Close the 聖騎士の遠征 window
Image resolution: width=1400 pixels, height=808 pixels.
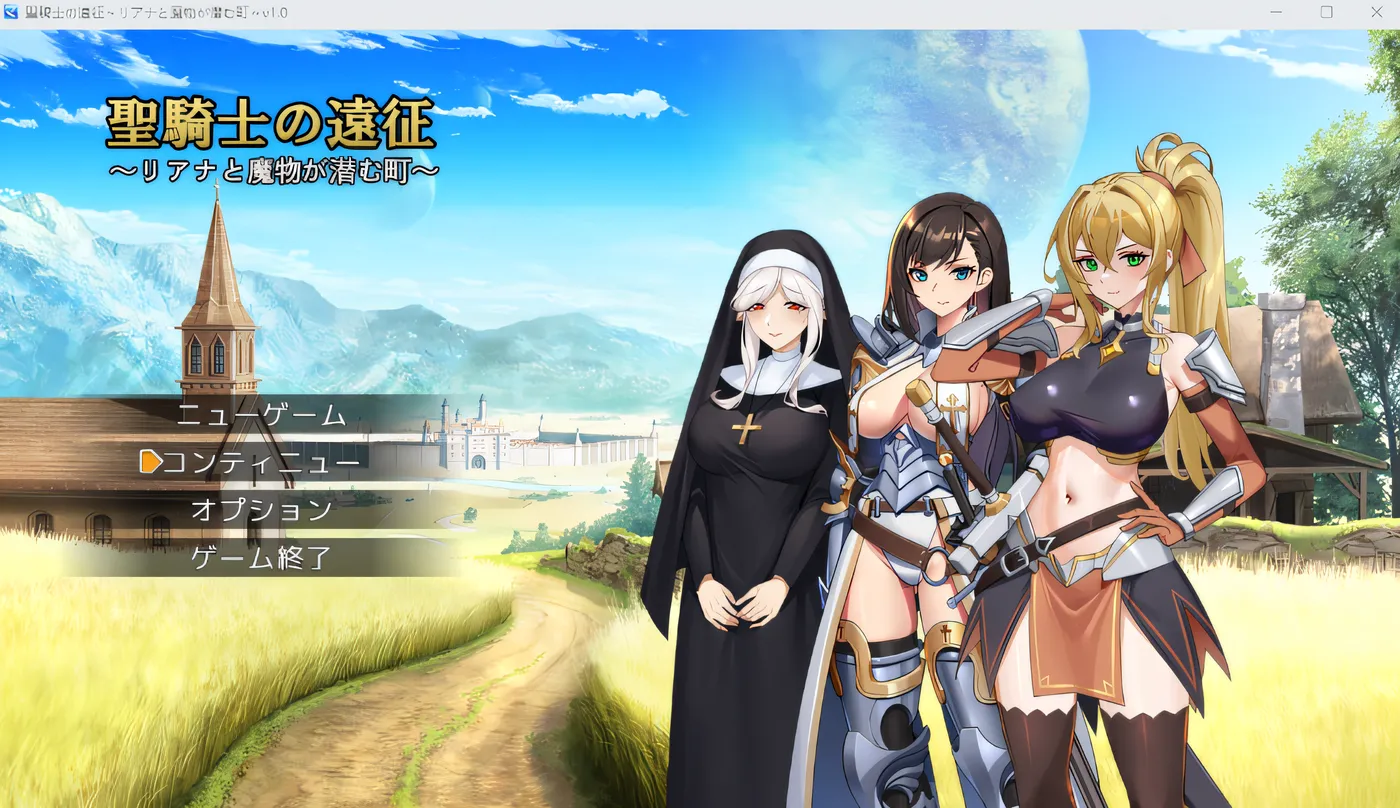tap(1377, 12)
